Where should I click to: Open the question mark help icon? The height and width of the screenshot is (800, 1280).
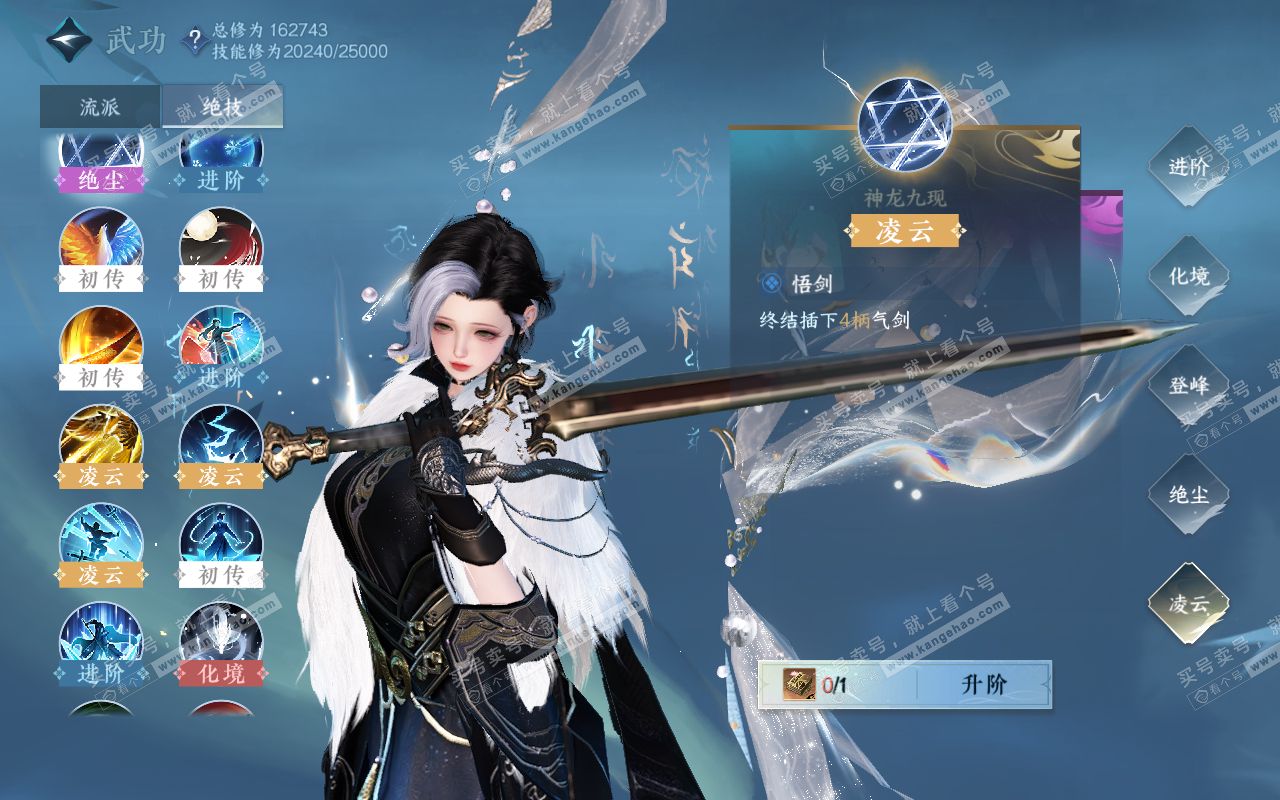(194, 41)
